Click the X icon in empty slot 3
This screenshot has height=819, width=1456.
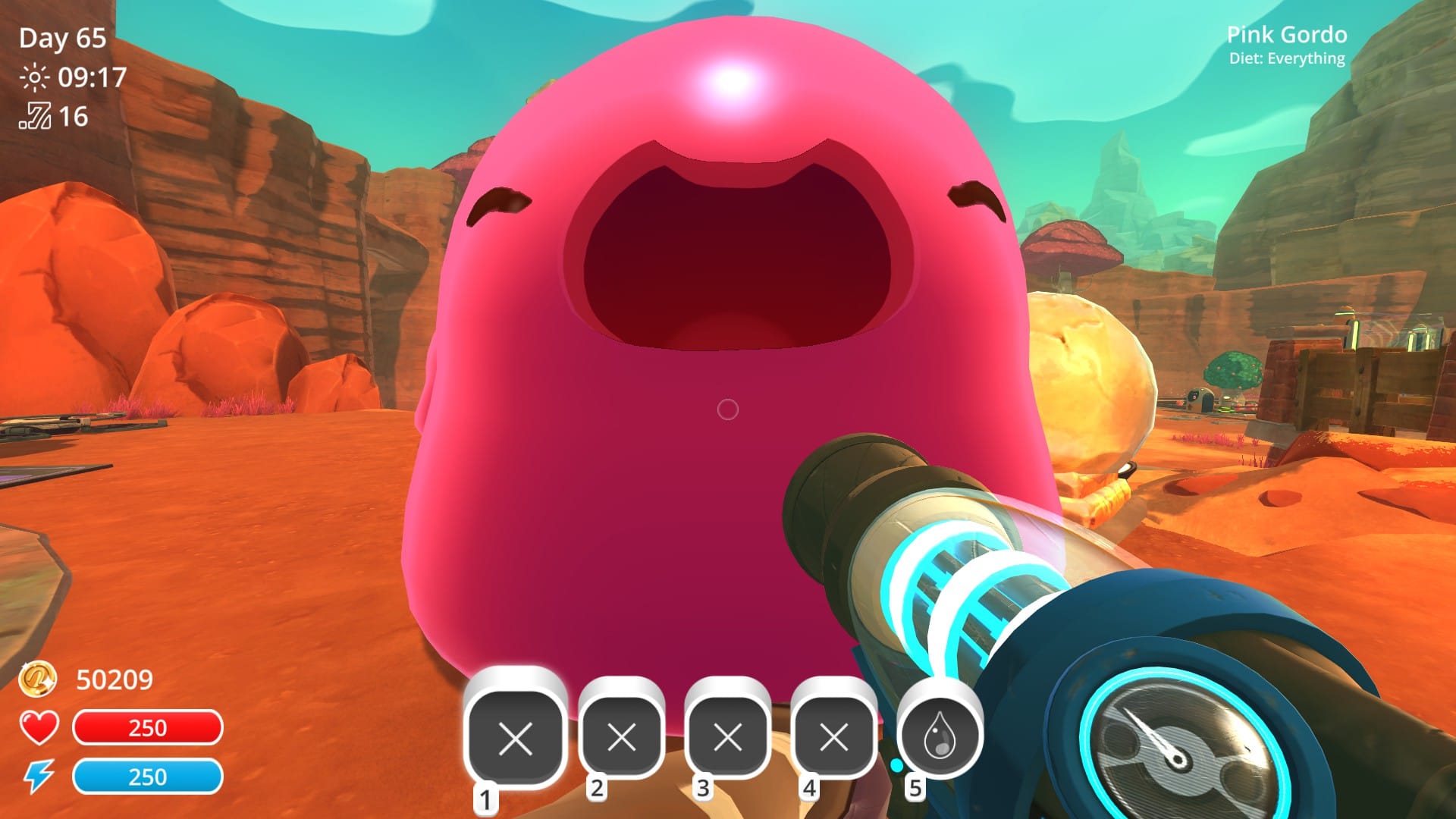(x=729, y=736)
